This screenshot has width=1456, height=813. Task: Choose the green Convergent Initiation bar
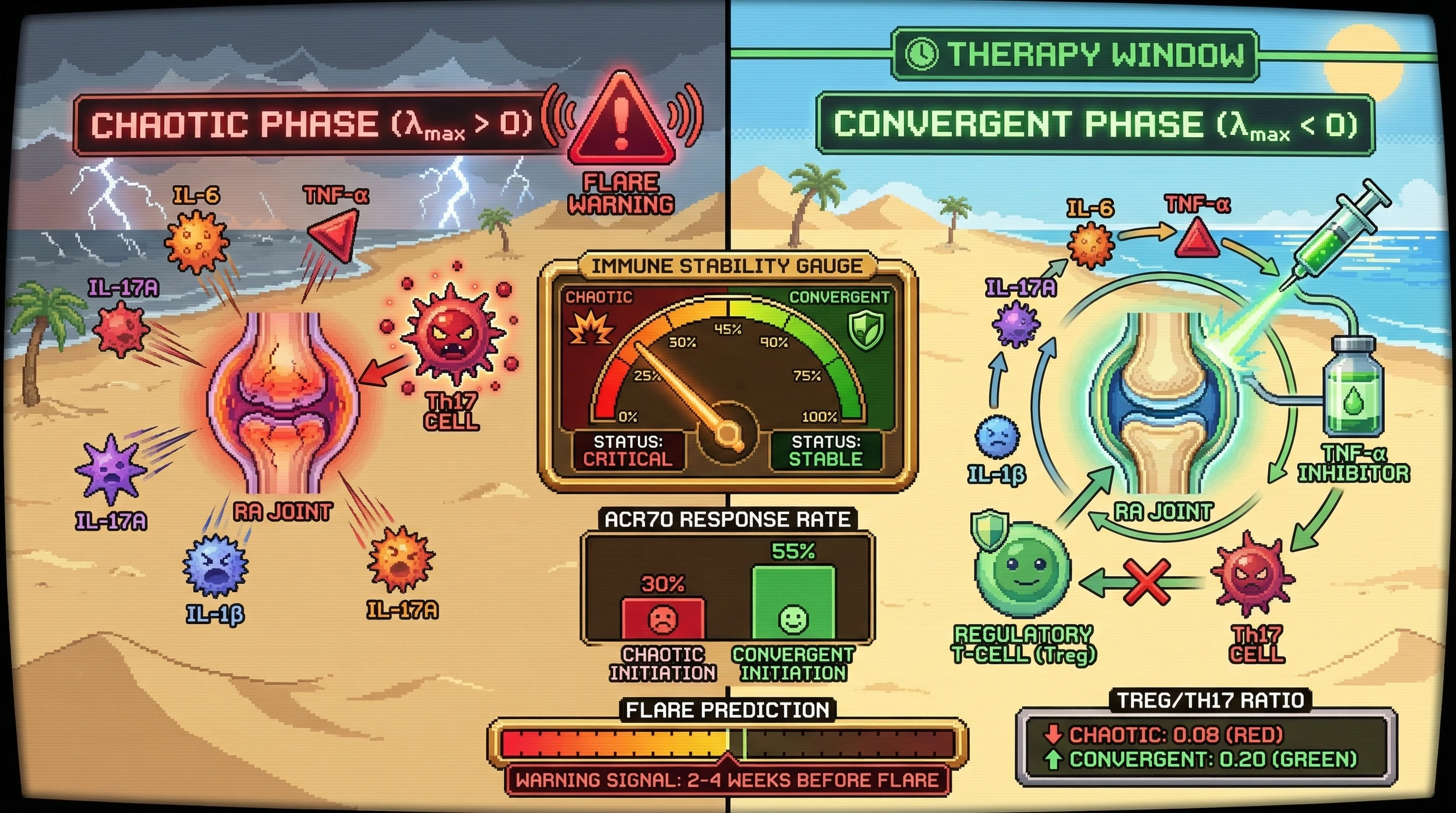pos(793,603)
